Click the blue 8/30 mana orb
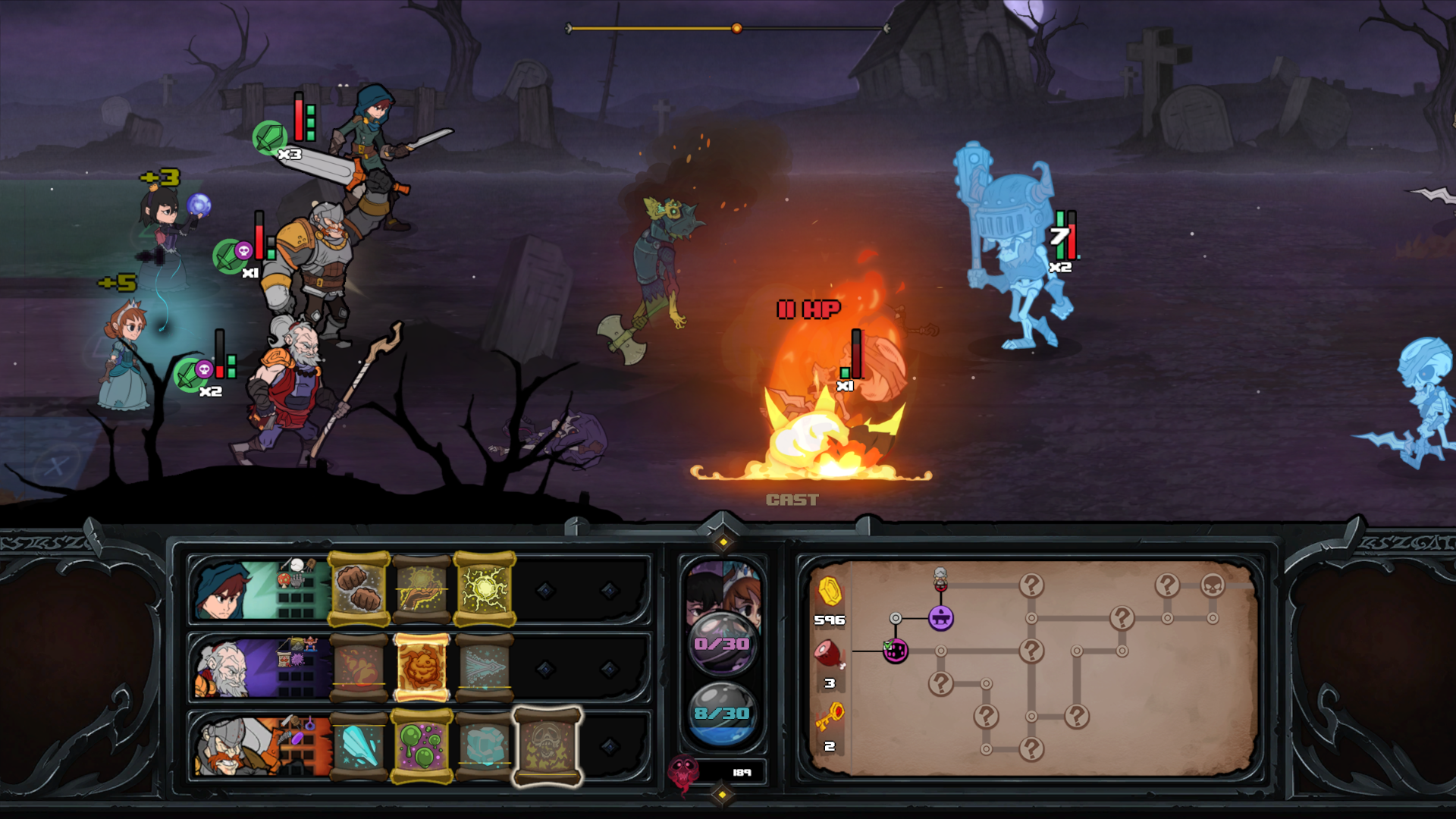Screen dimensions: 1456x819 pos(722,713)
